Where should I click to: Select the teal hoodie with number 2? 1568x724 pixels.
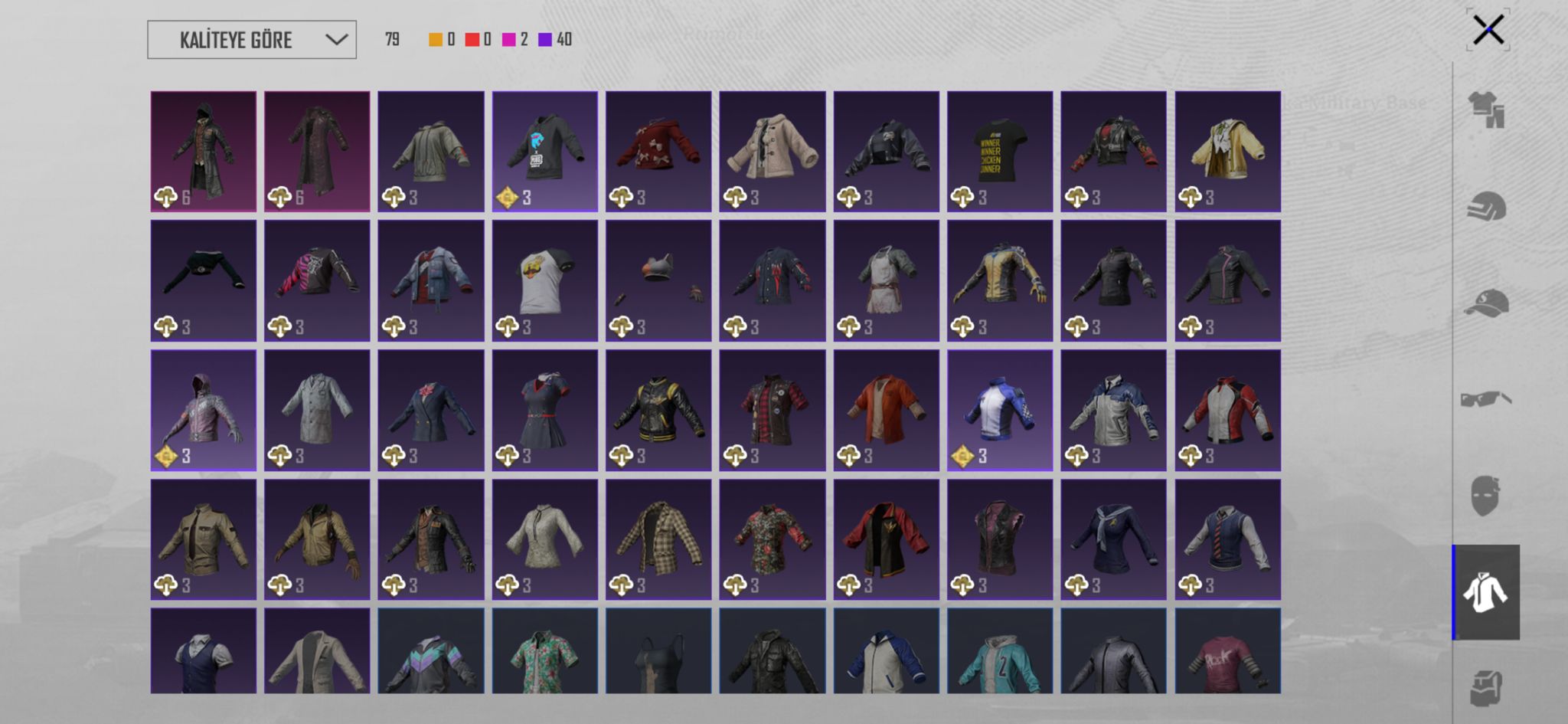(999, 652)
